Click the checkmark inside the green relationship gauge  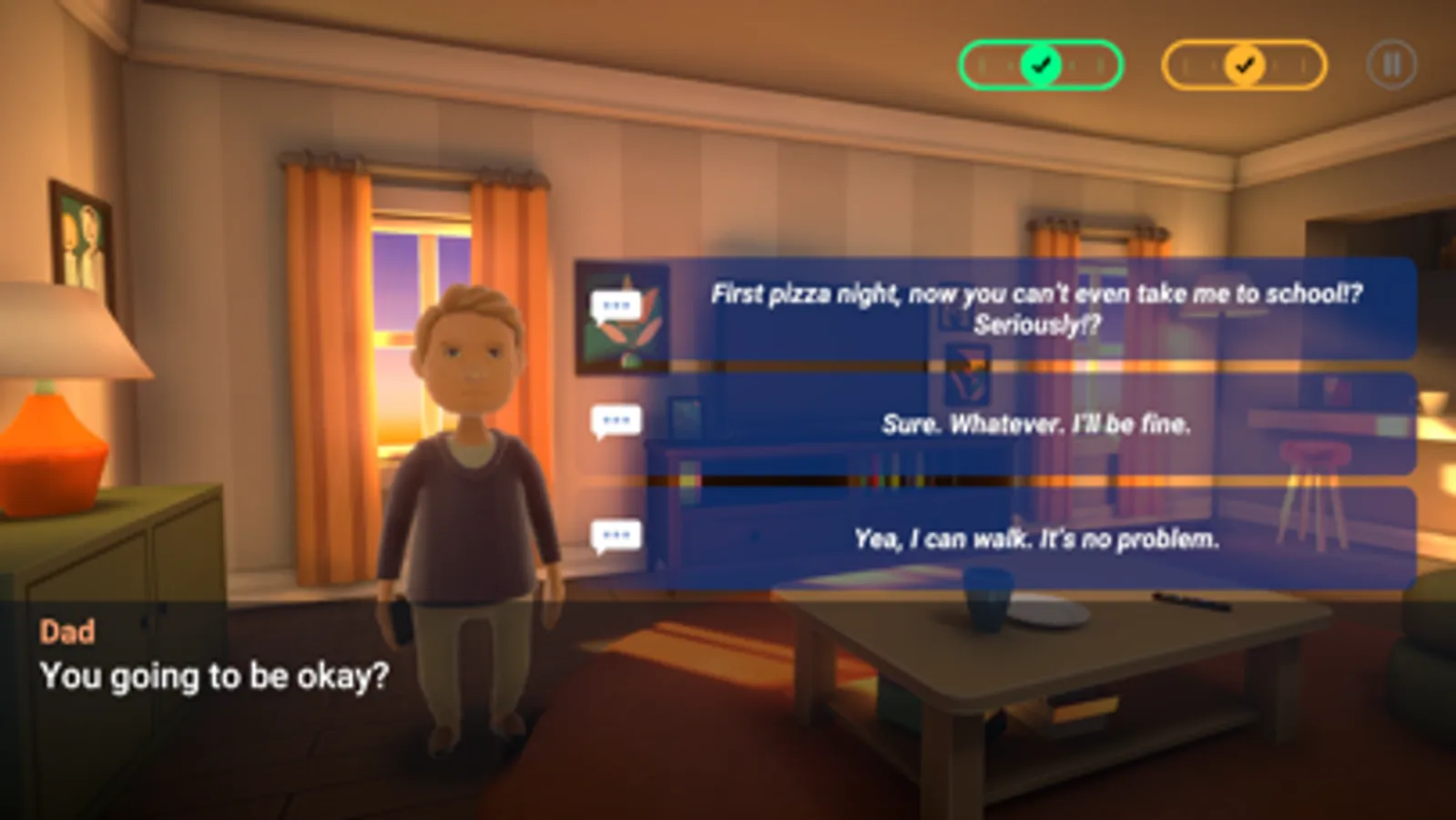[1041, 64]
